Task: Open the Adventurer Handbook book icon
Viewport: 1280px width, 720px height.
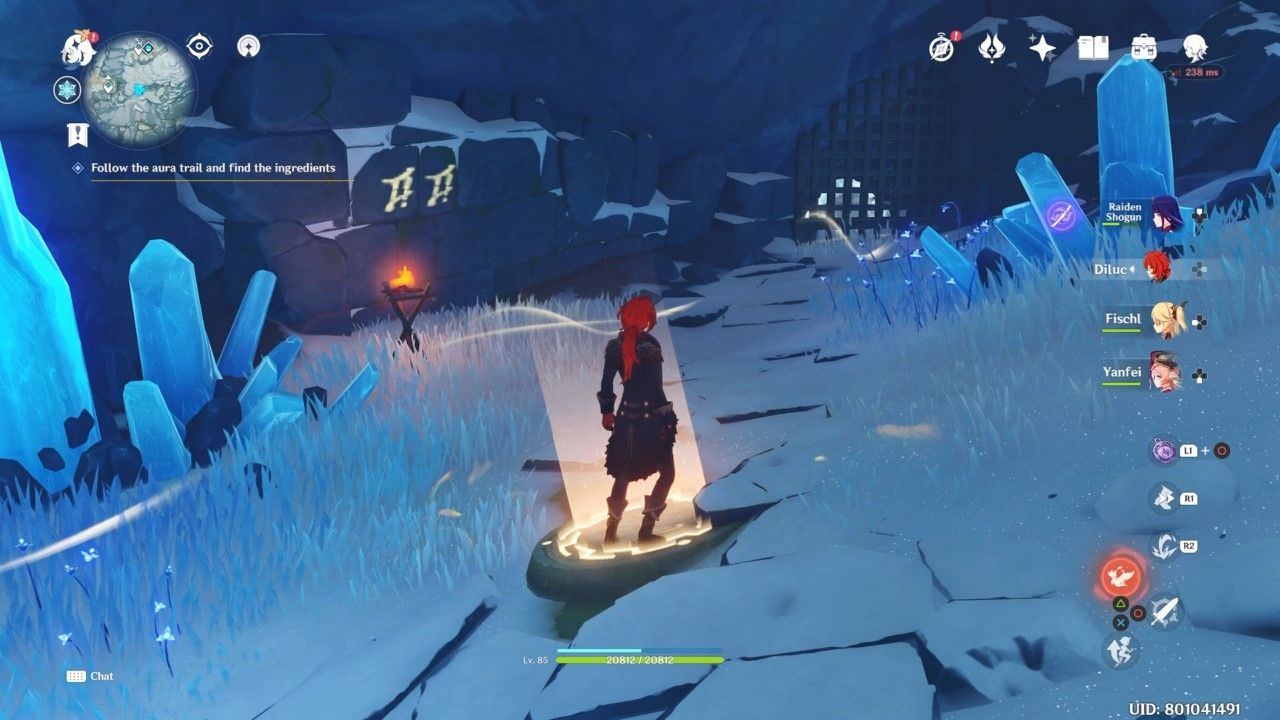Action: pyautogui.click(x=1093, y=48)
